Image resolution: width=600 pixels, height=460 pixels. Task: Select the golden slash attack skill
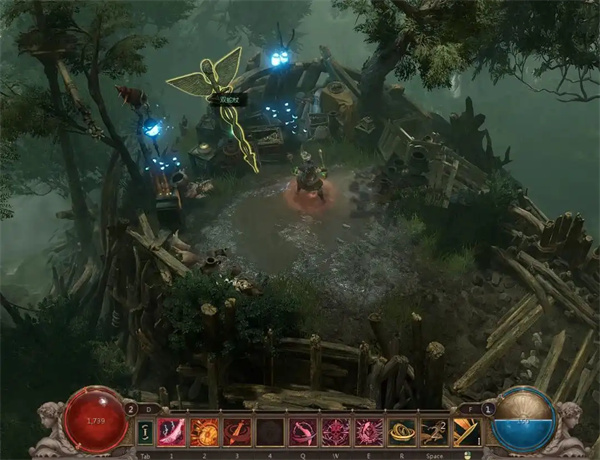[x=466, y=431]
